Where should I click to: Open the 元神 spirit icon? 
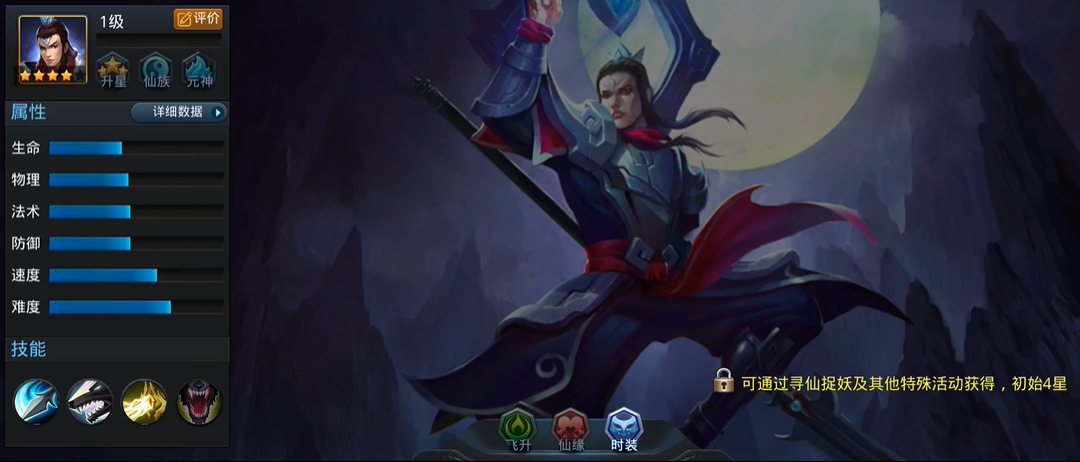tap(200, 70)
